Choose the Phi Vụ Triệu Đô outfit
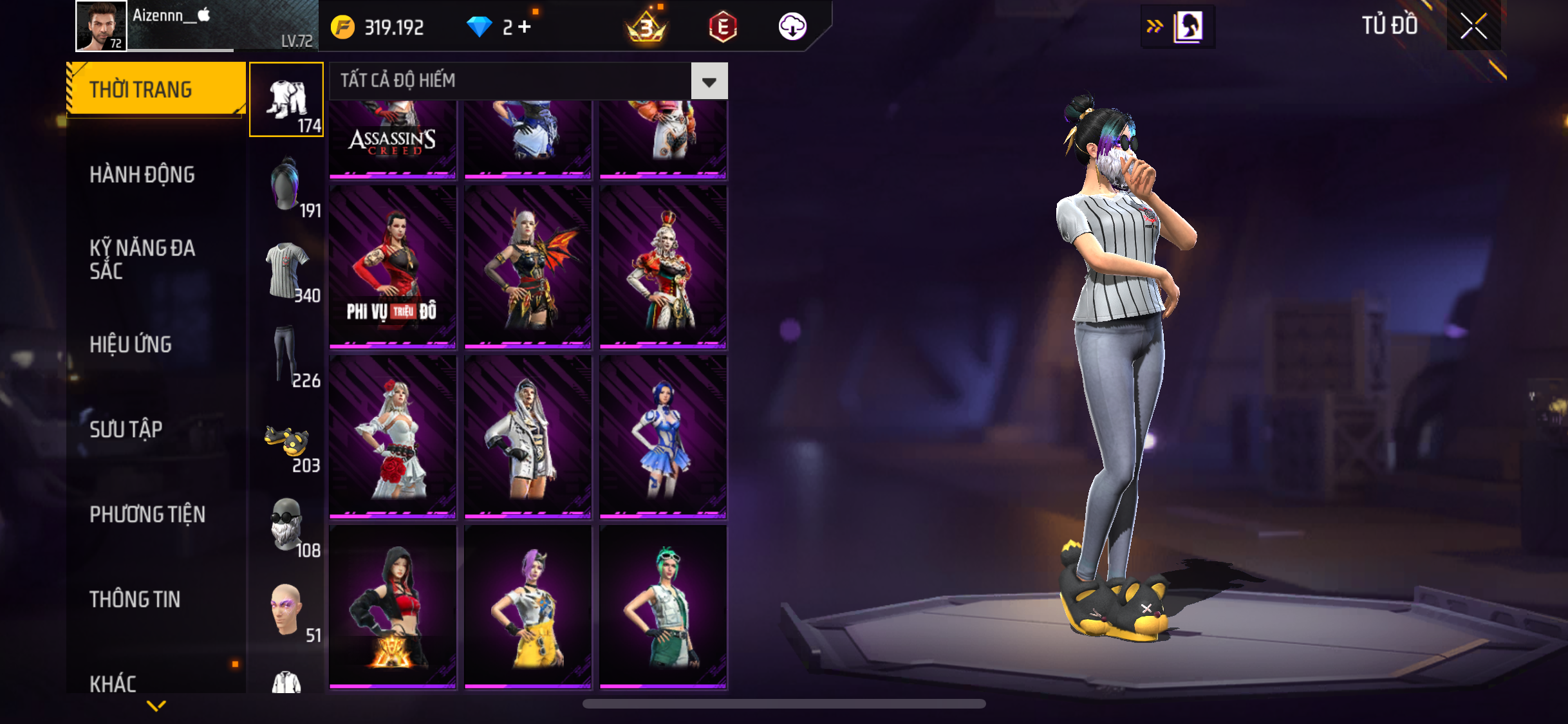The height and width of the screenshot is (724, 1568). click(393, 267)
